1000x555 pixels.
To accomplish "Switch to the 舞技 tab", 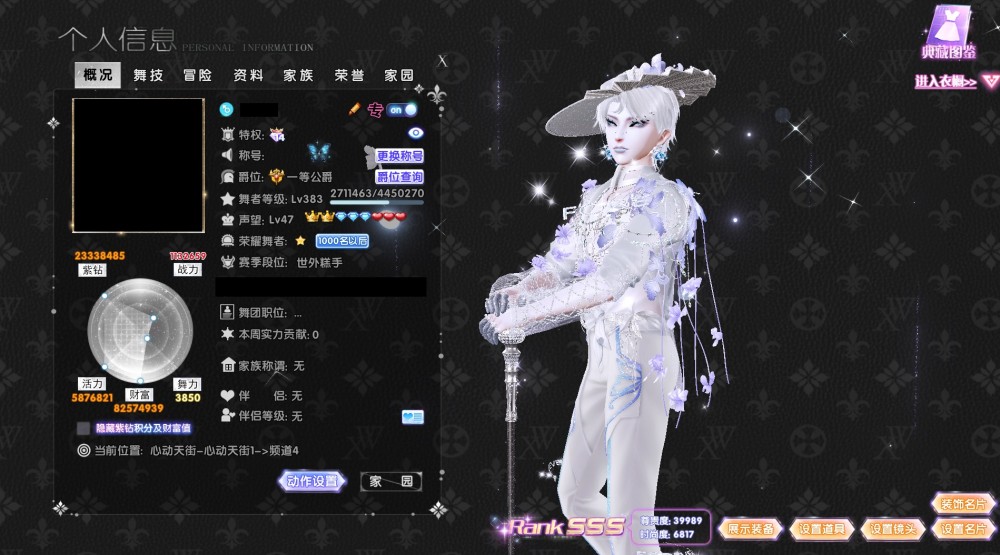I will click(x=148, y=75).
